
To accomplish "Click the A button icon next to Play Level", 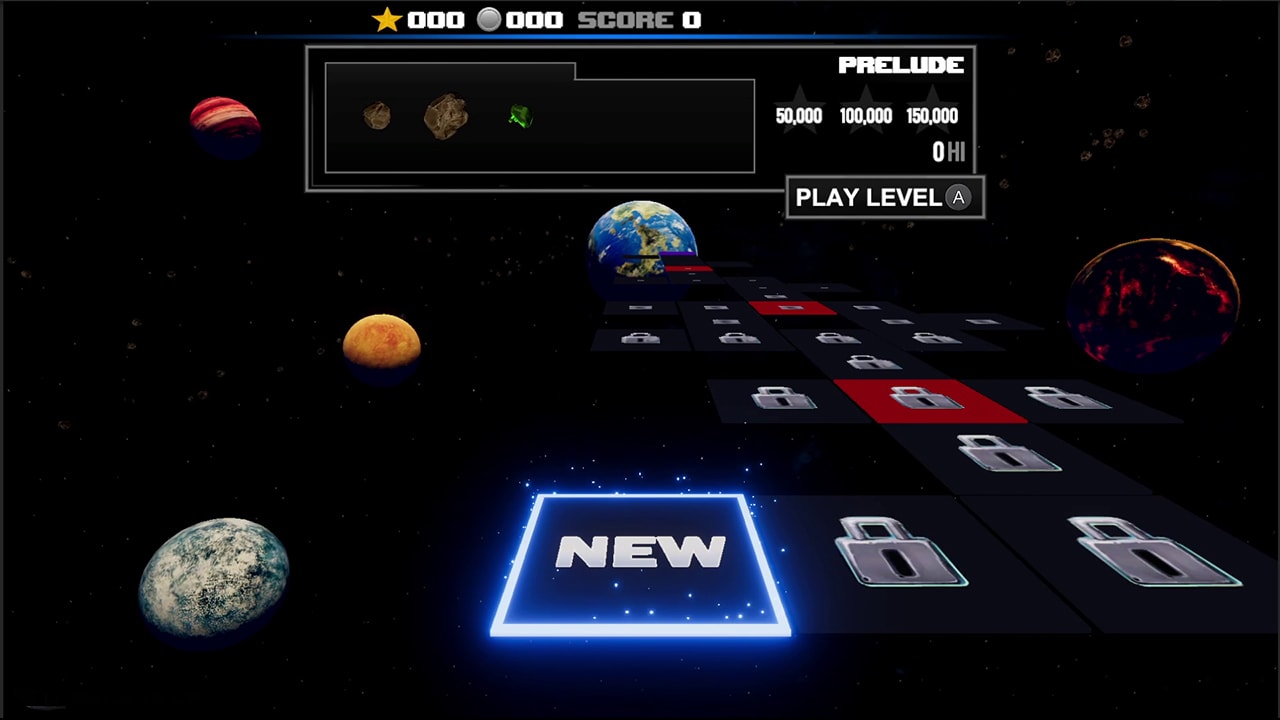I will [x=958, y=198].
